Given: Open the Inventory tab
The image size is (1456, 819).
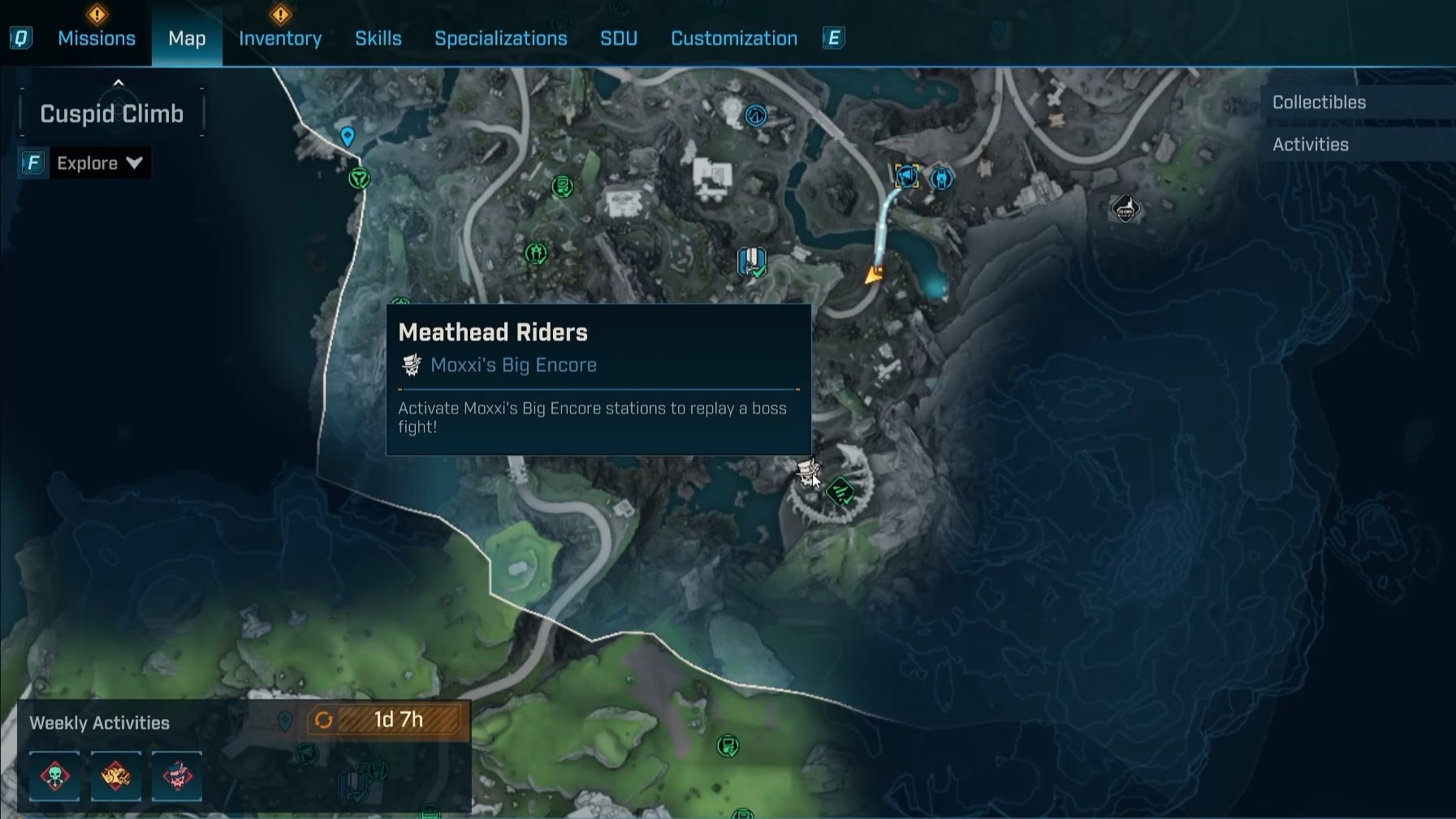Looking at the screenshot, I should [x=280, y=38].
